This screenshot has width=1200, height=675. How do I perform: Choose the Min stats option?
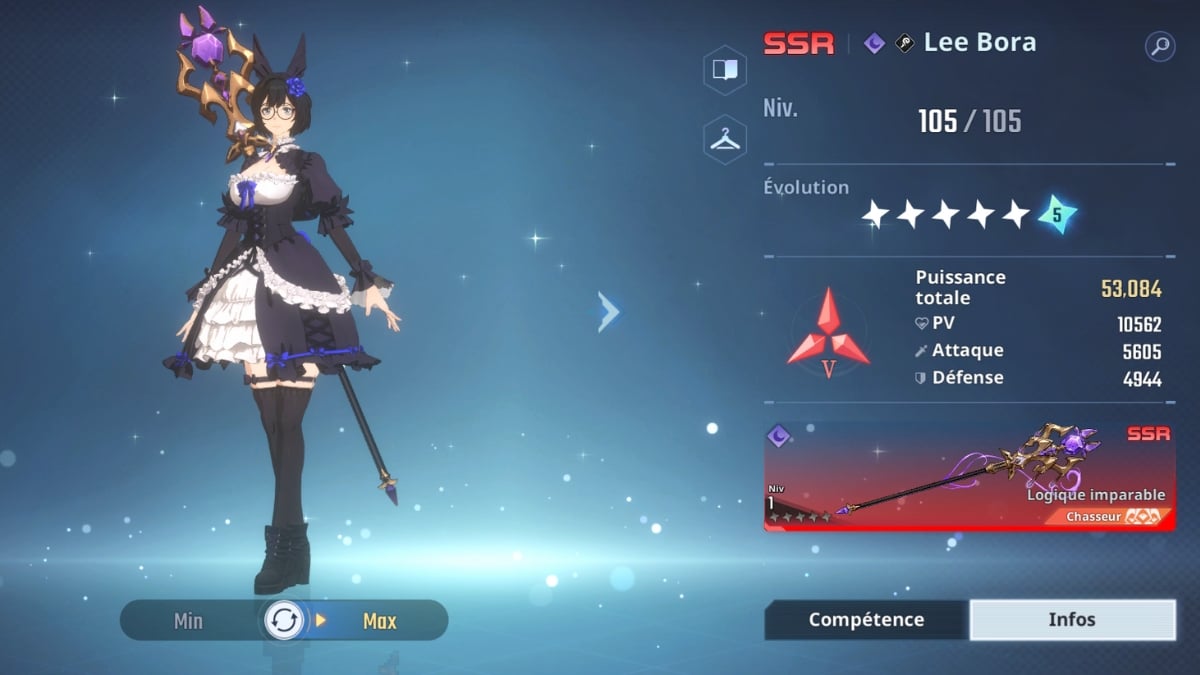click(x=188, y=621)
